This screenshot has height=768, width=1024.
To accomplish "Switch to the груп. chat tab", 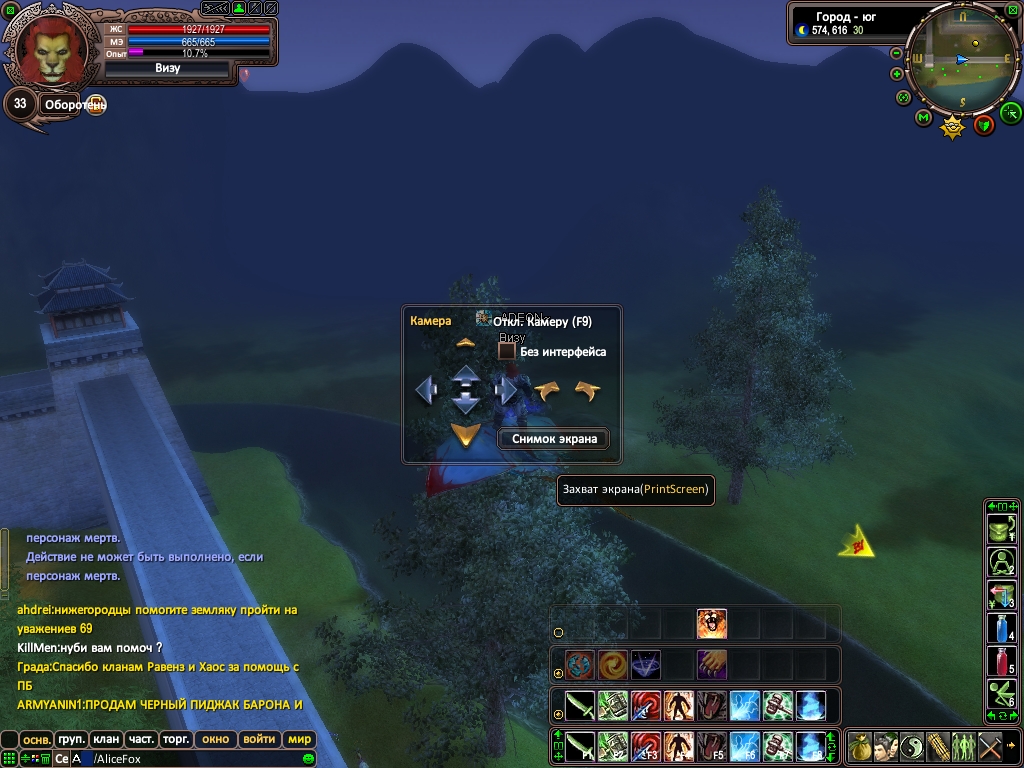I will (x=71, y=740).
